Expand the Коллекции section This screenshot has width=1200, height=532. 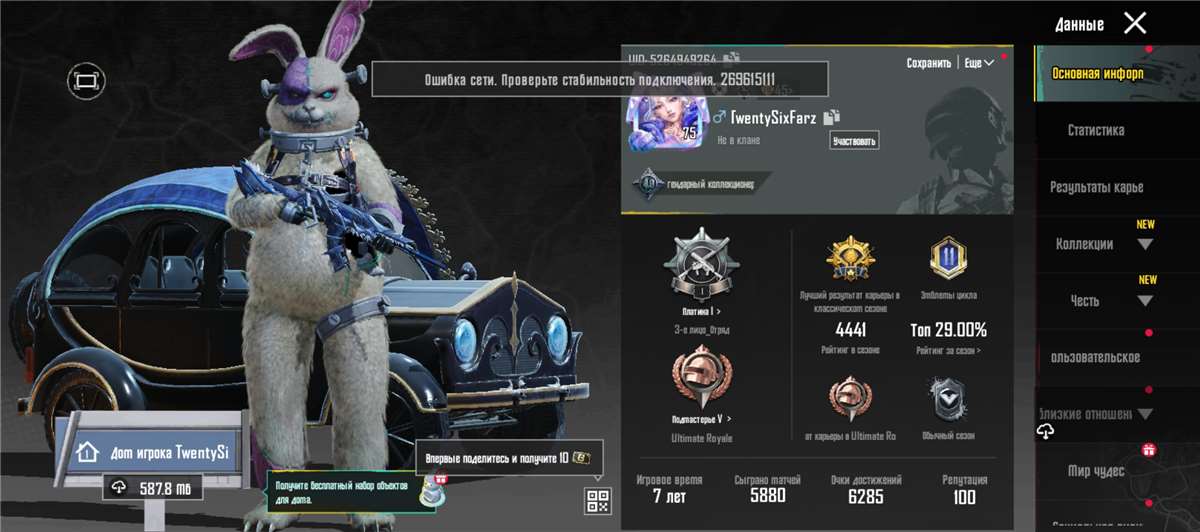[1105, 244]
